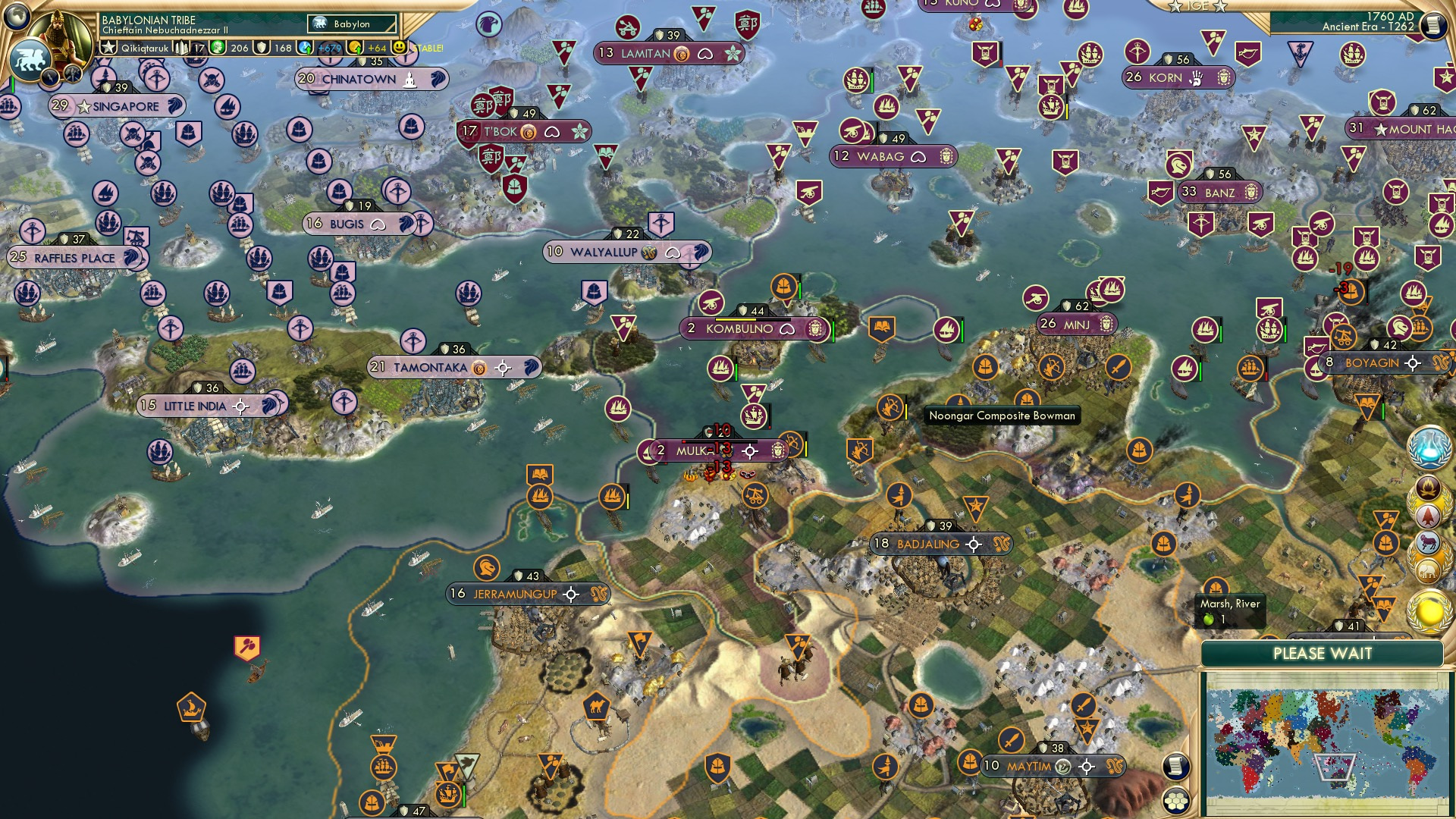Viewport: 1456px width, 819px height.
Task: Open the scroll icon beside the minimap
Action: click(x=1175, y=766)
